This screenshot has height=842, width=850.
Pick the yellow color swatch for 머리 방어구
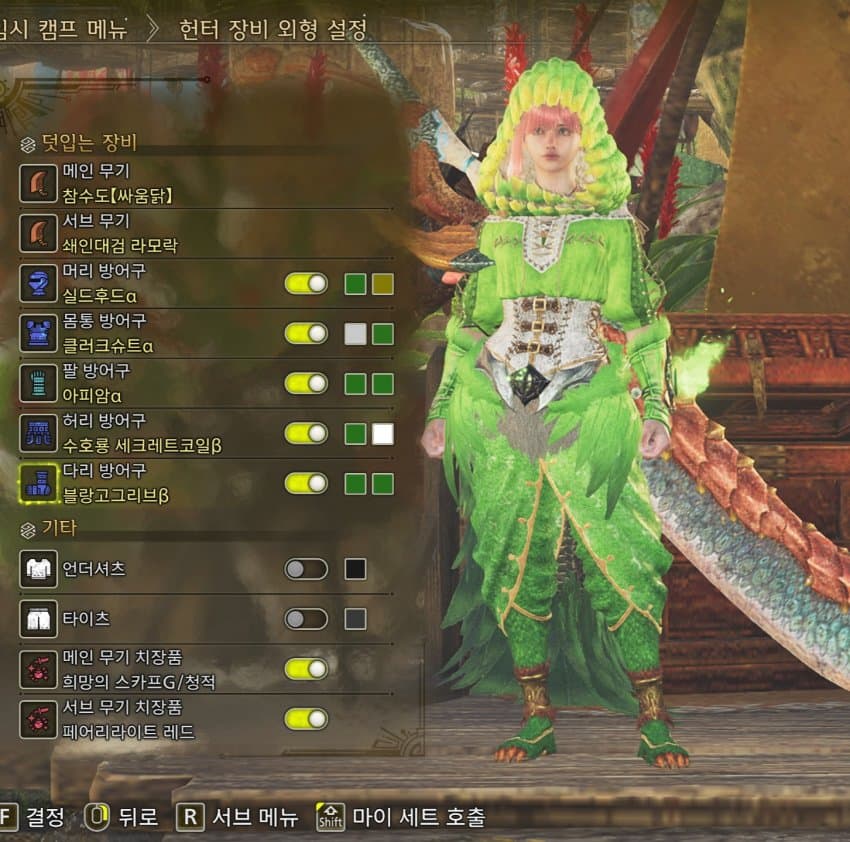[x=382, y=284]
